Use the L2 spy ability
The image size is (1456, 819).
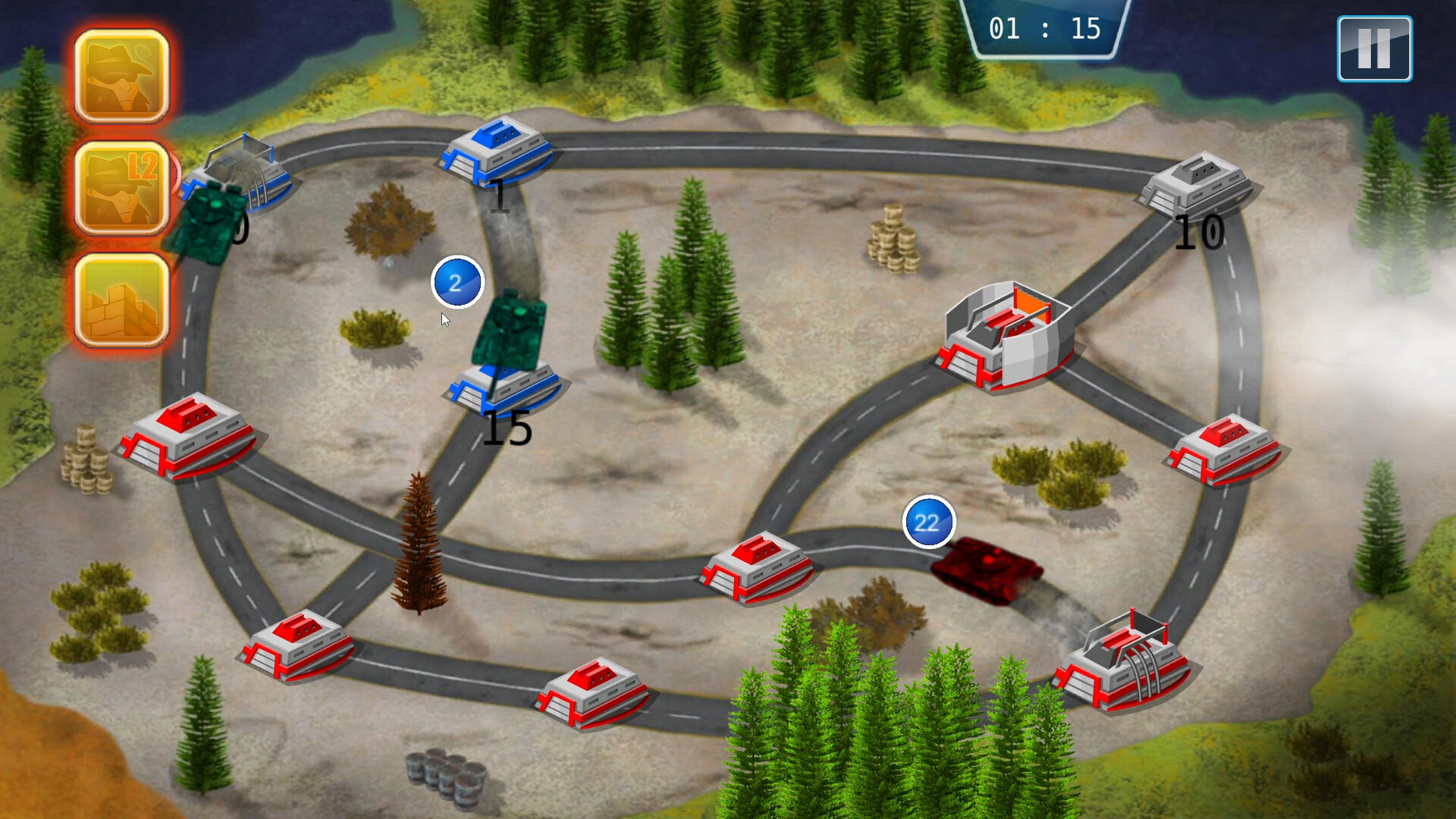pos(121,188)
